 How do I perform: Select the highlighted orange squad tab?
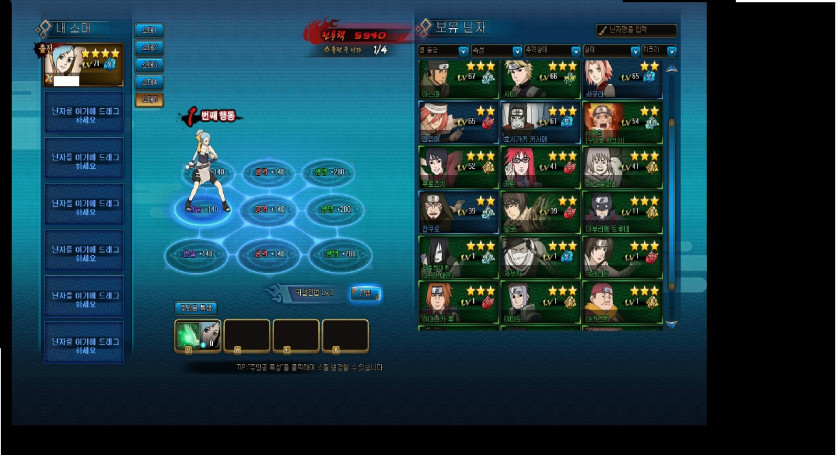click(148, 99)
